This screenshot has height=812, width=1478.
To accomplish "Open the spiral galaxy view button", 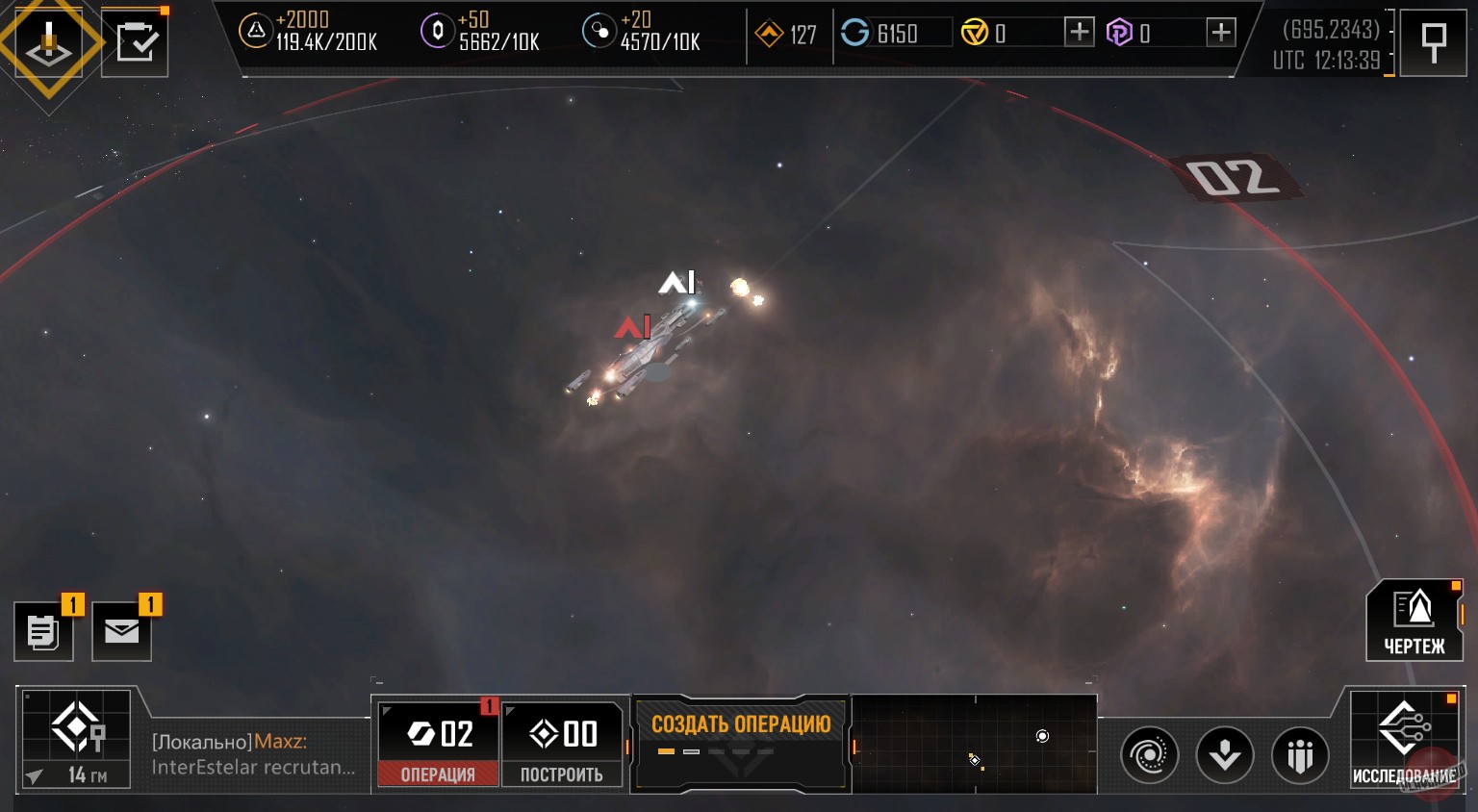I will [1149, 755].
